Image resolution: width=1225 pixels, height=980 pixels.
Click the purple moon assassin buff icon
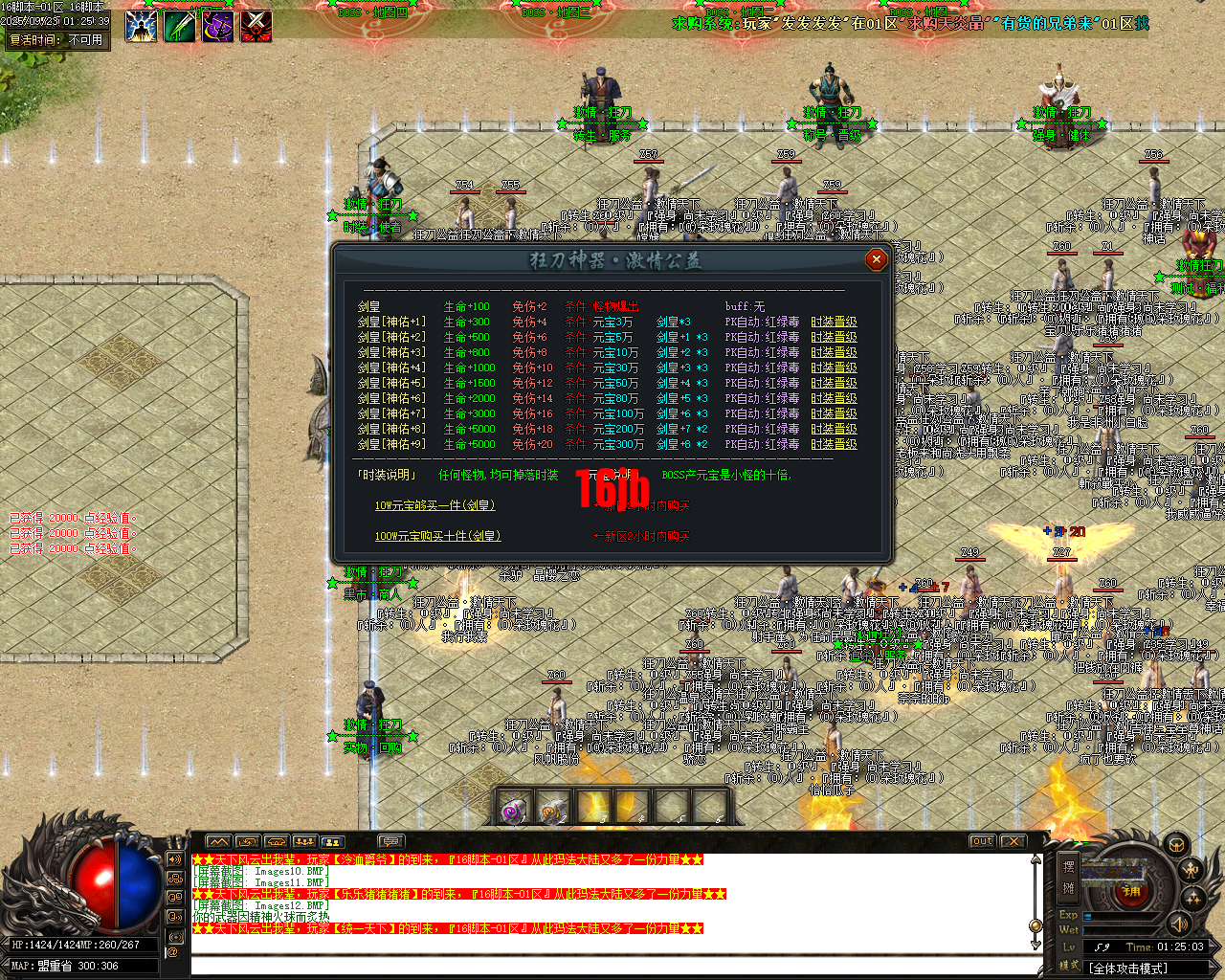pyautogui.click(x=218, y=25)
